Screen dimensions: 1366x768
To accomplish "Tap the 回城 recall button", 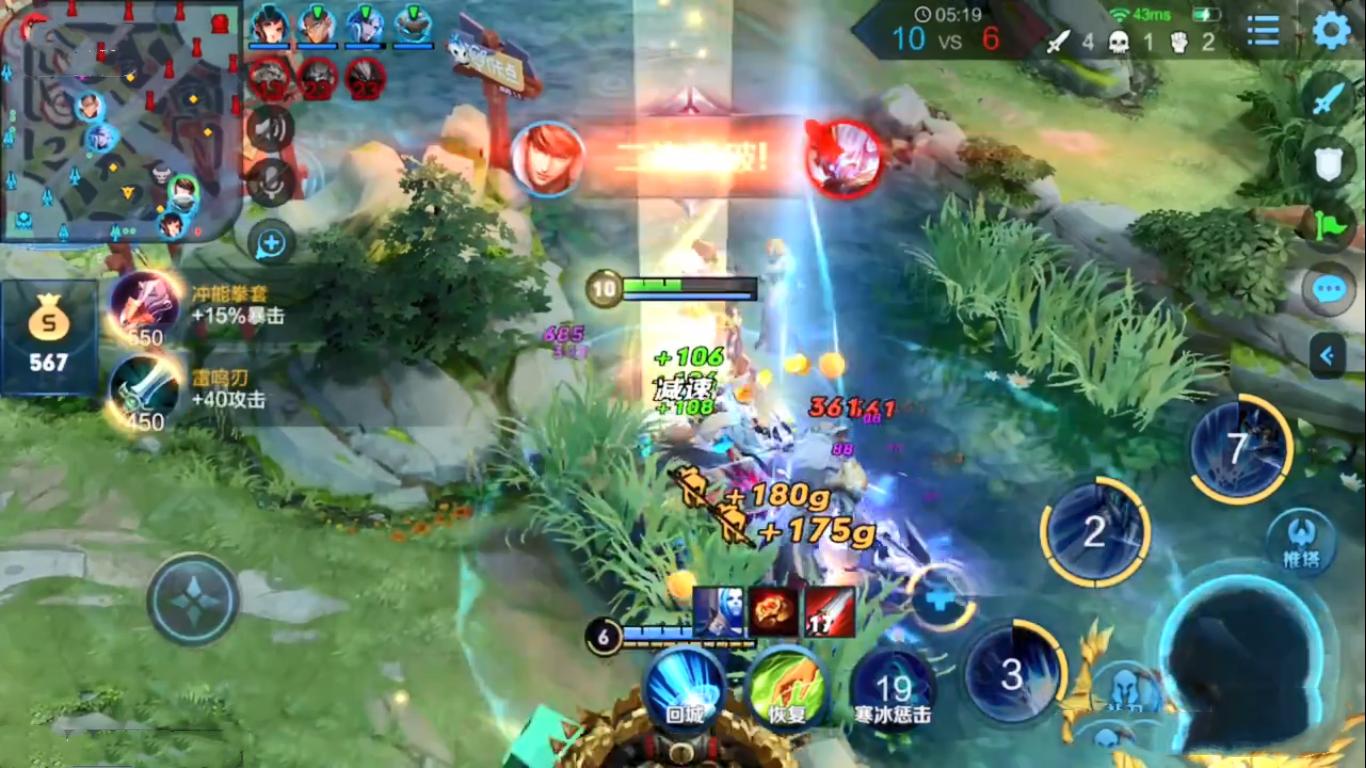I will pyautogui.click(x=684, y=689).
